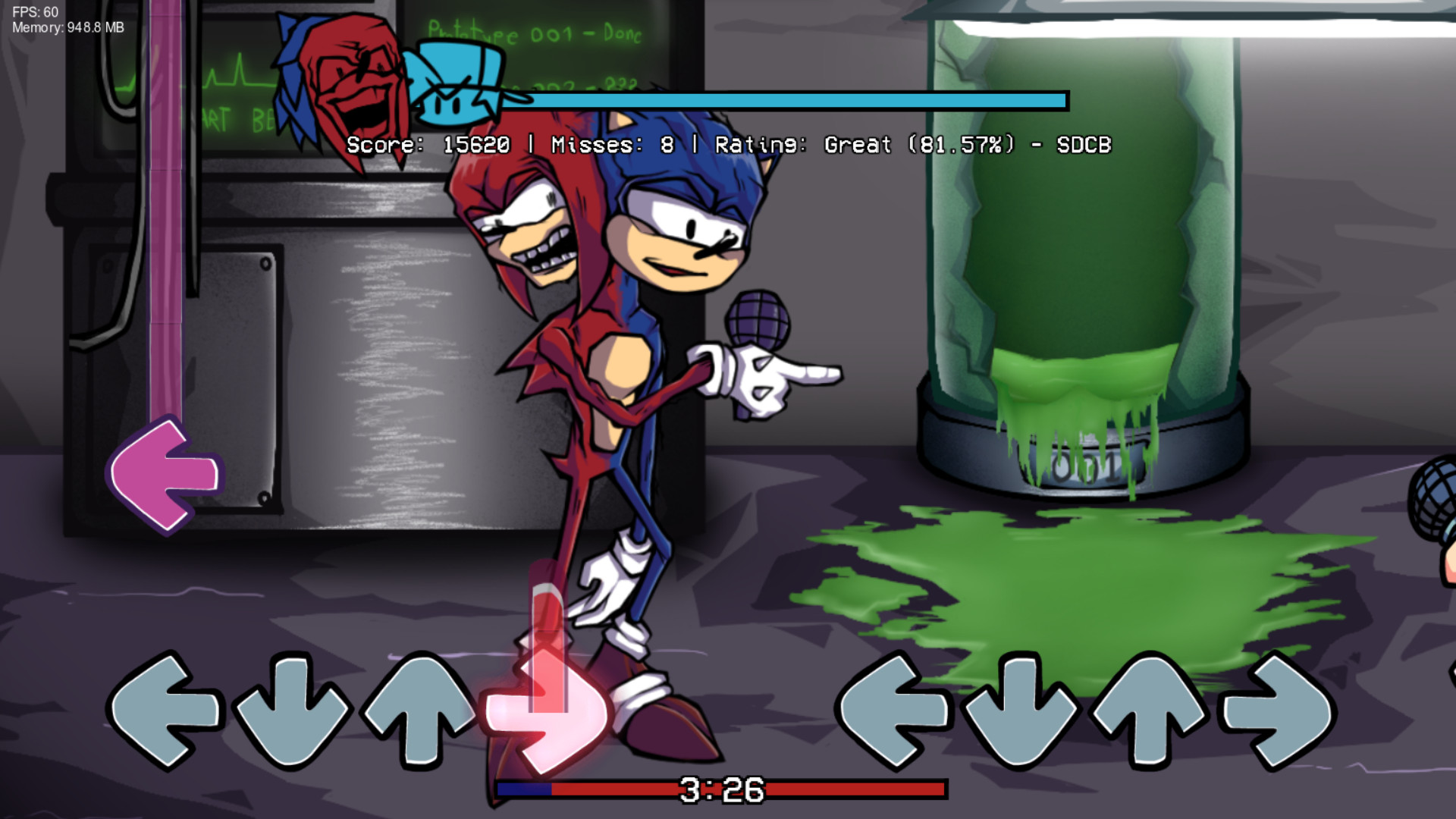Click the Score: 15620 text

pos(428,145)
